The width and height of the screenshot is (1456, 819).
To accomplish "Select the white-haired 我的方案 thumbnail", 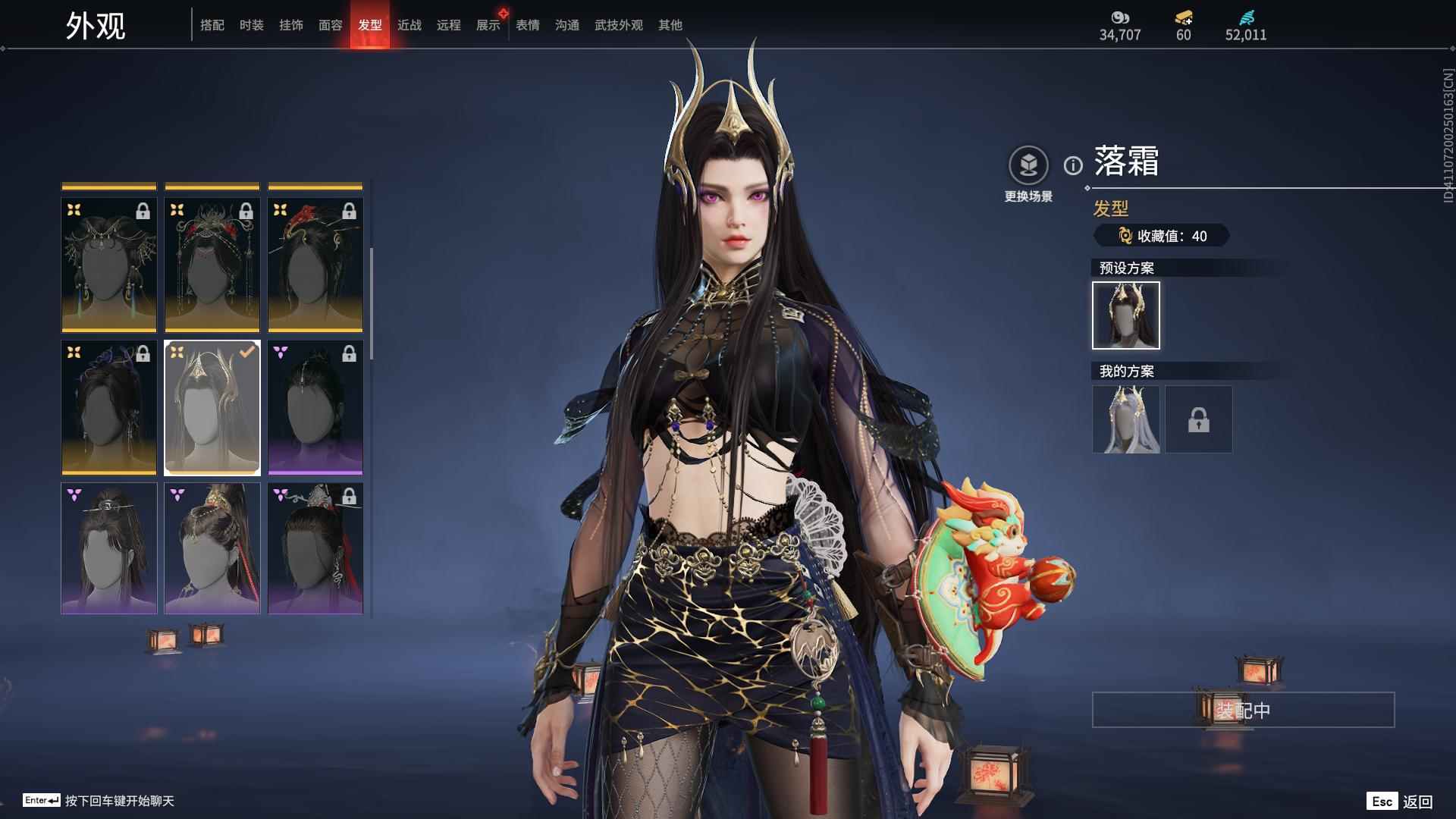I will point(1126,419).
